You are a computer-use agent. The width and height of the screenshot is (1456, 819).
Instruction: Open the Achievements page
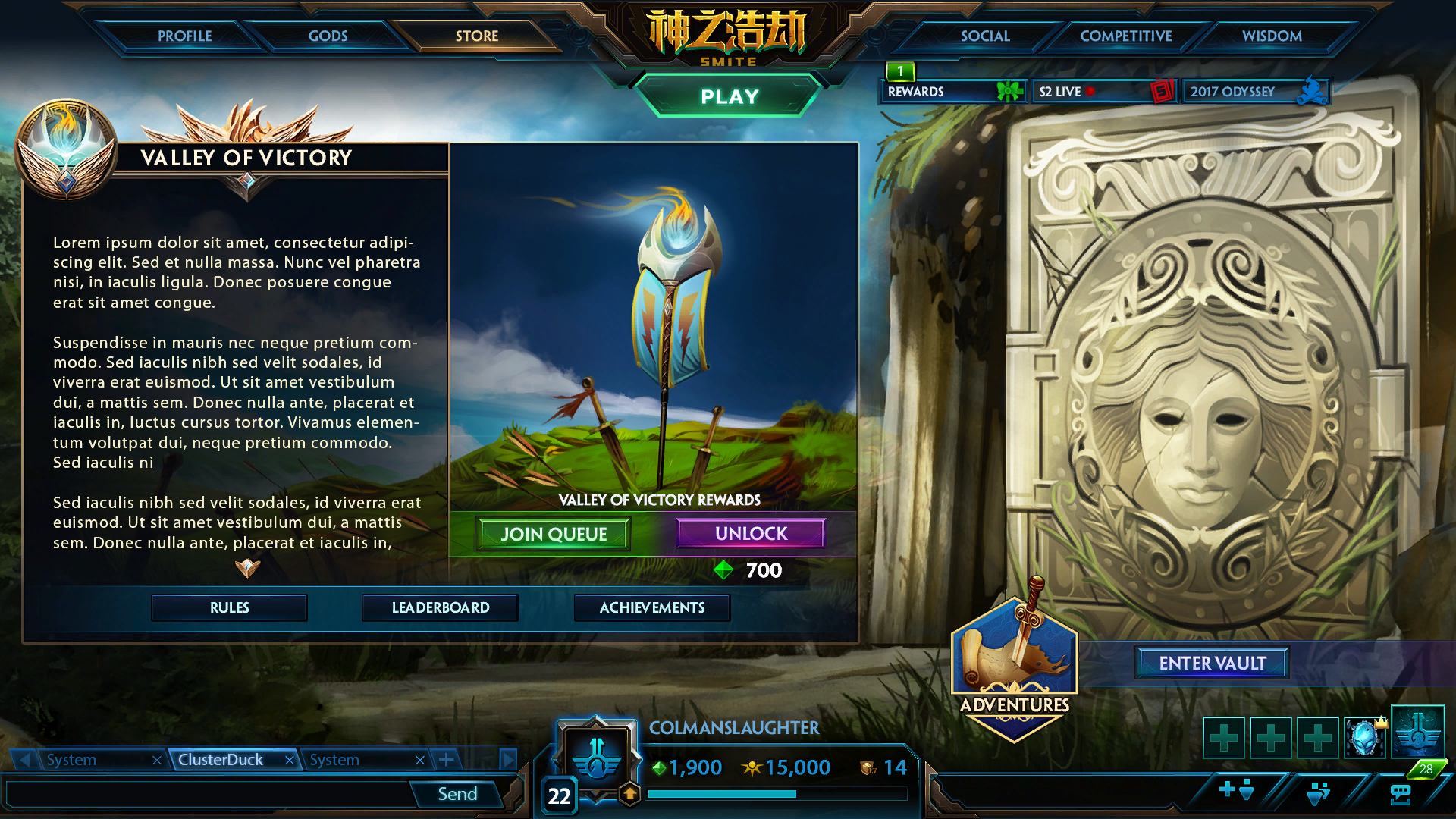651,607
